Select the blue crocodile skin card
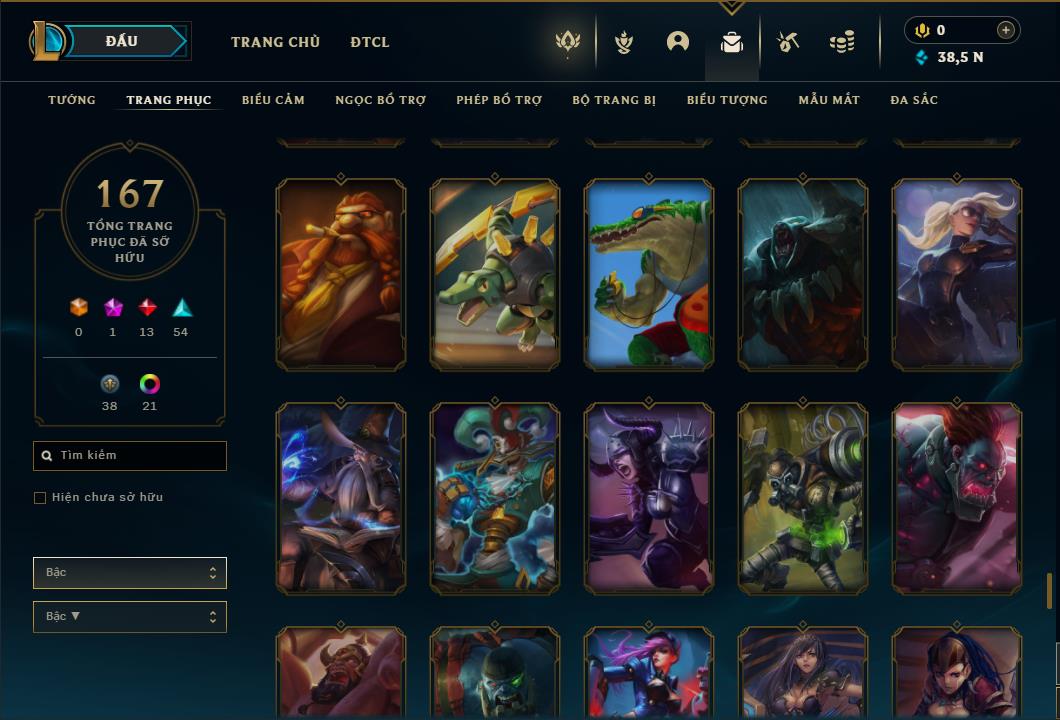The height and width of the screenshot is (720, 1060). click(649, 275)
